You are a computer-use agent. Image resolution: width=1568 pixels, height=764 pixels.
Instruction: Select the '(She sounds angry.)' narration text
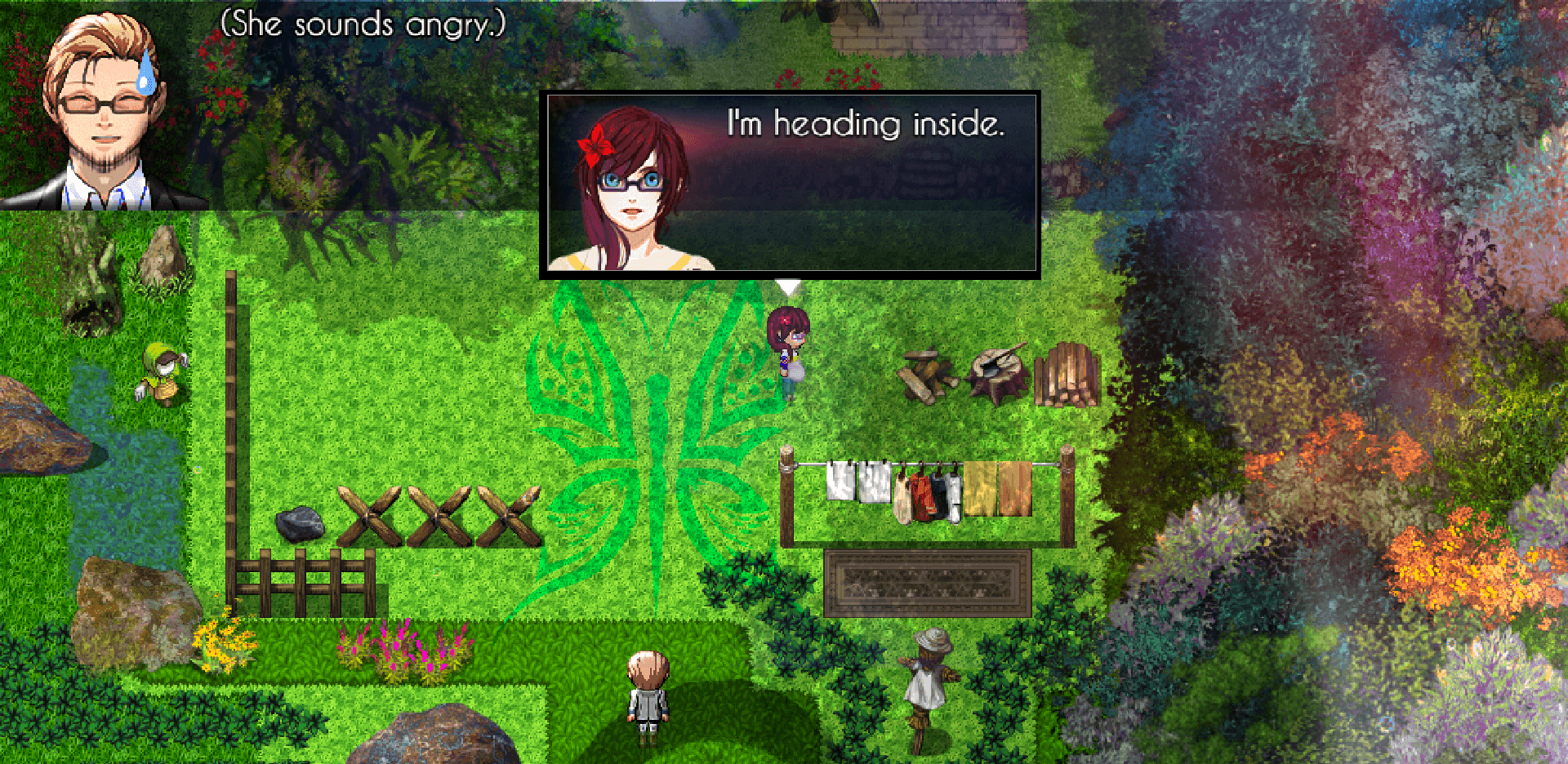click(x=362, y=23)
